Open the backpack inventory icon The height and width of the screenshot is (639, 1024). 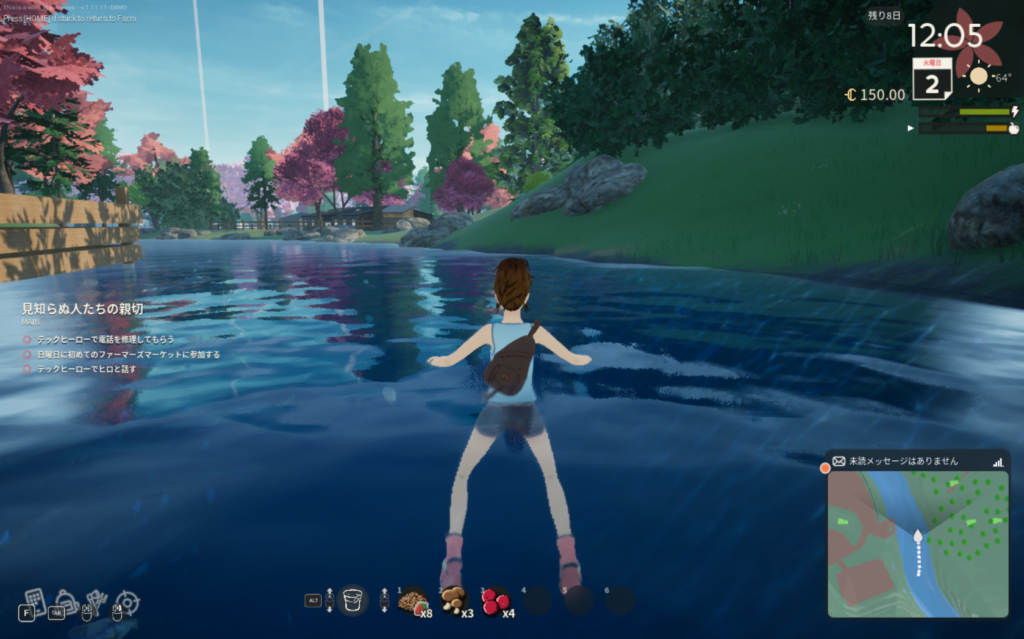coord(66,601)
